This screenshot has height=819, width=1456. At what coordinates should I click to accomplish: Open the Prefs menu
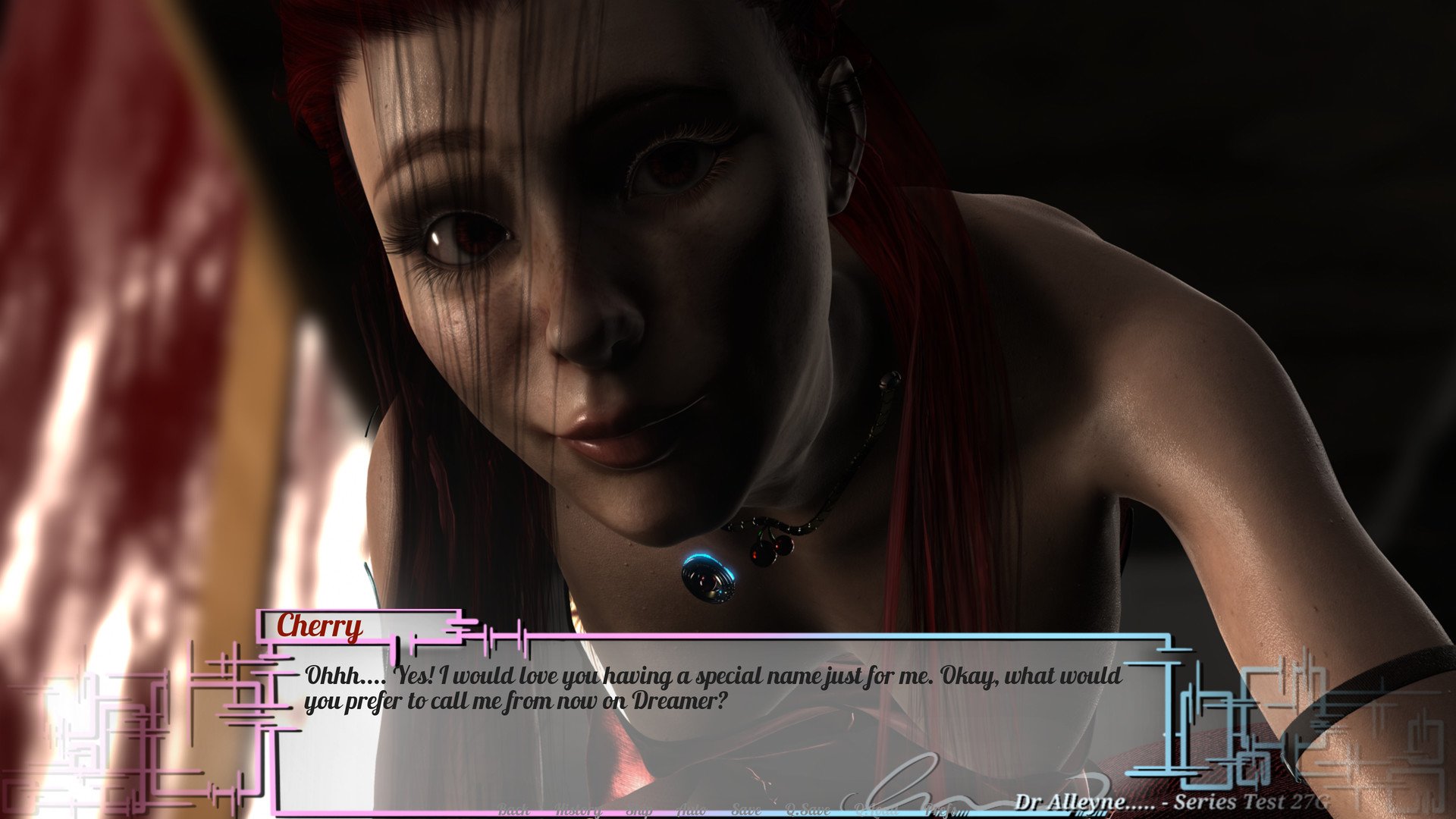940,810
